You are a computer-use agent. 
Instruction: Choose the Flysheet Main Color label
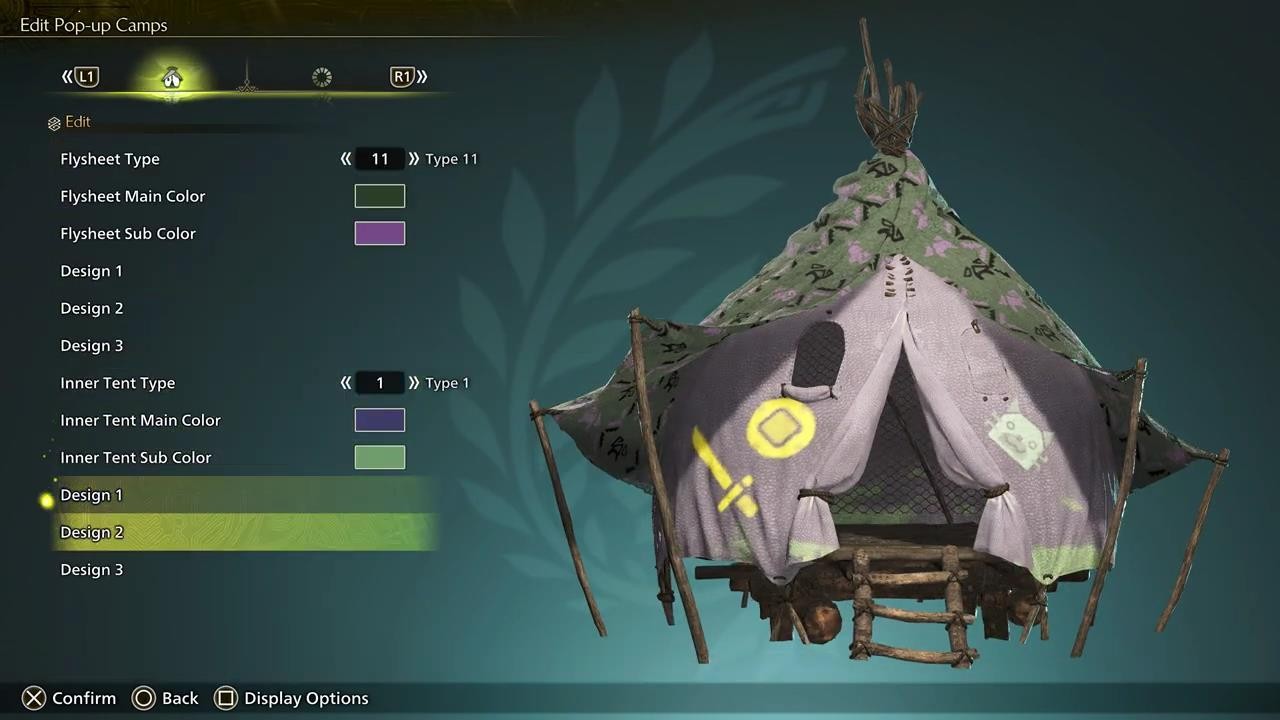point(132,196)
